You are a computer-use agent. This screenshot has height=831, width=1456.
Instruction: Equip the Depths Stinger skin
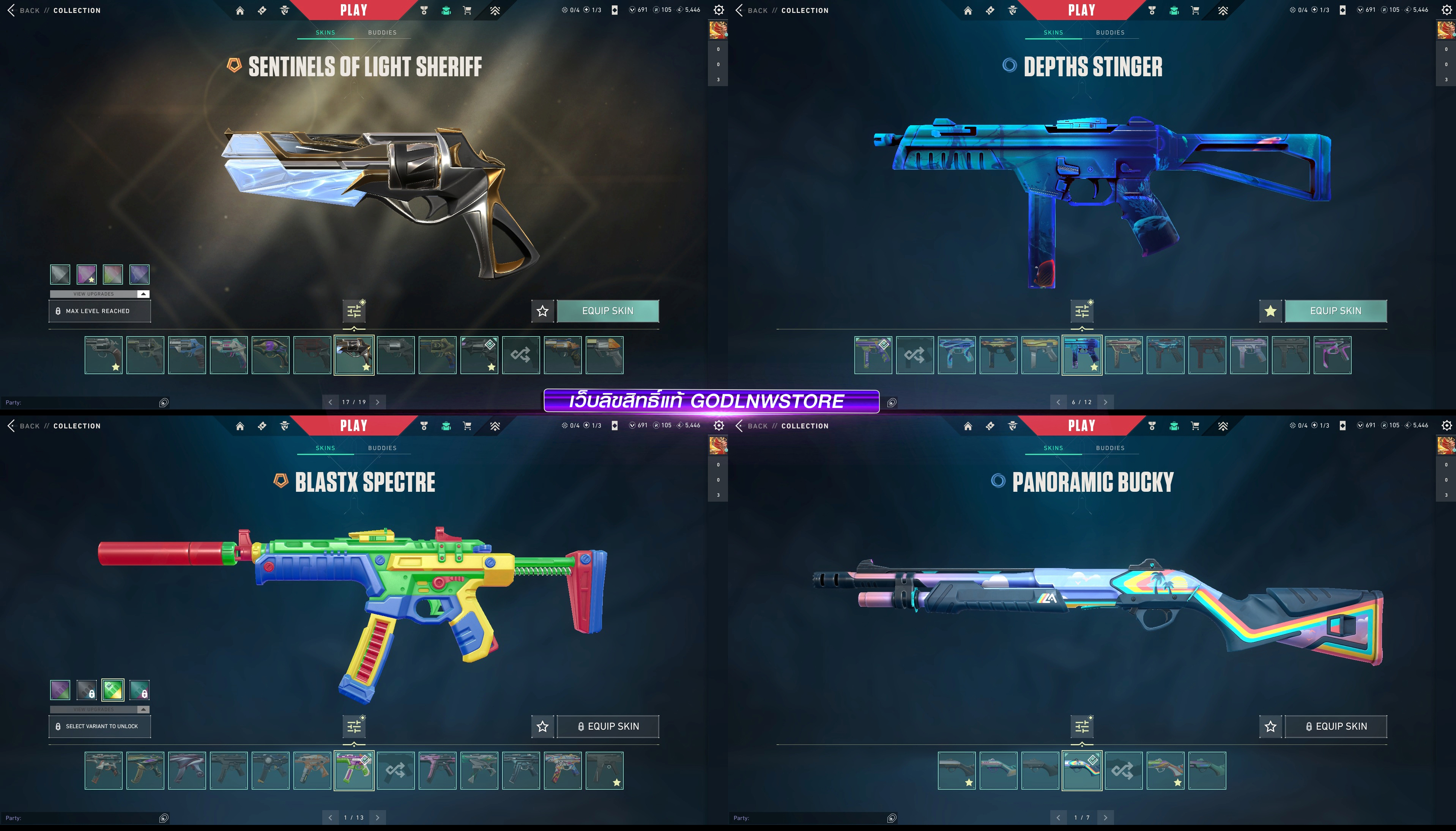[1335, 311]
